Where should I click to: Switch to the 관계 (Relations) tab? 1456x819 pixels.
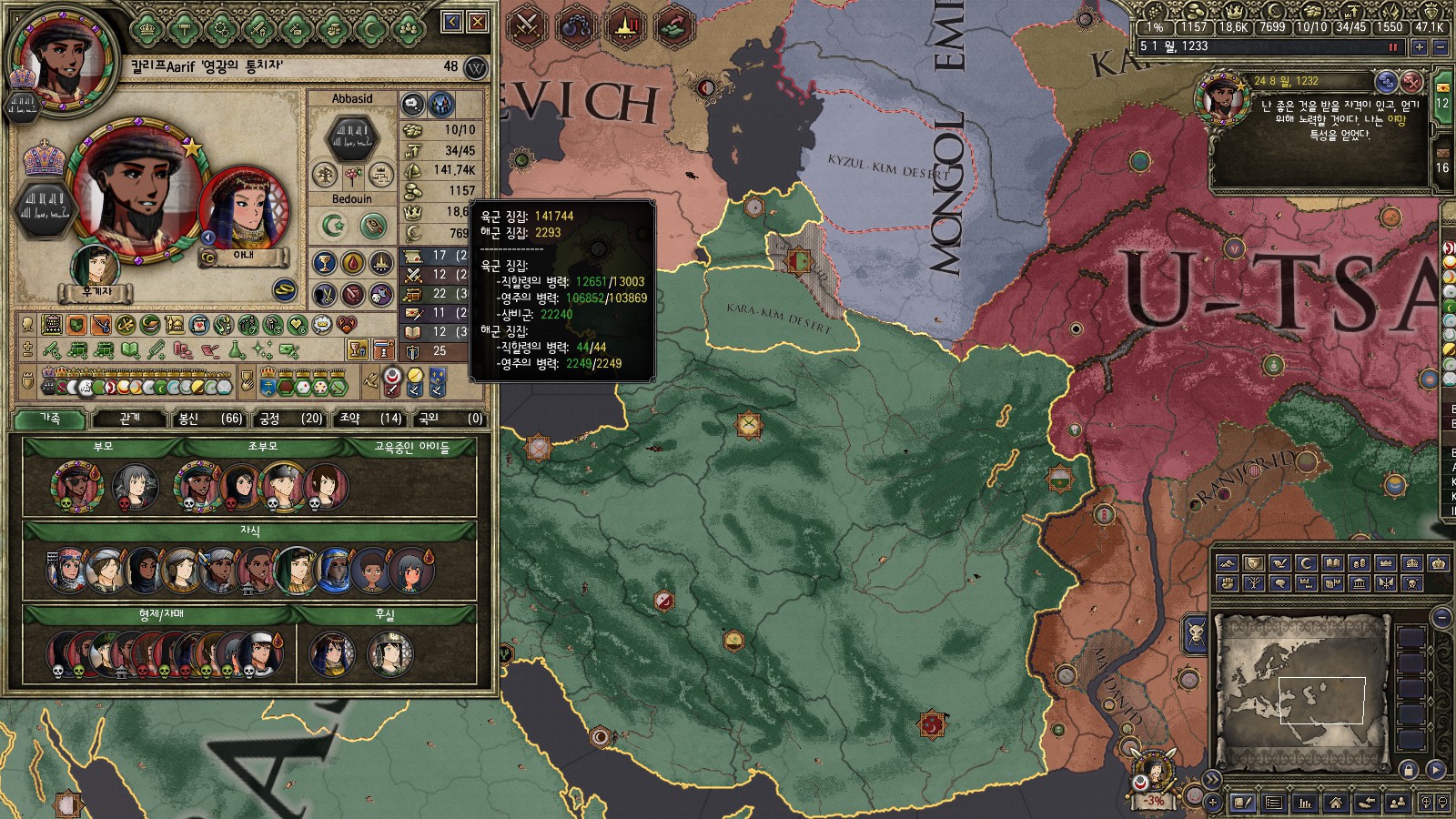pos(130,418)
